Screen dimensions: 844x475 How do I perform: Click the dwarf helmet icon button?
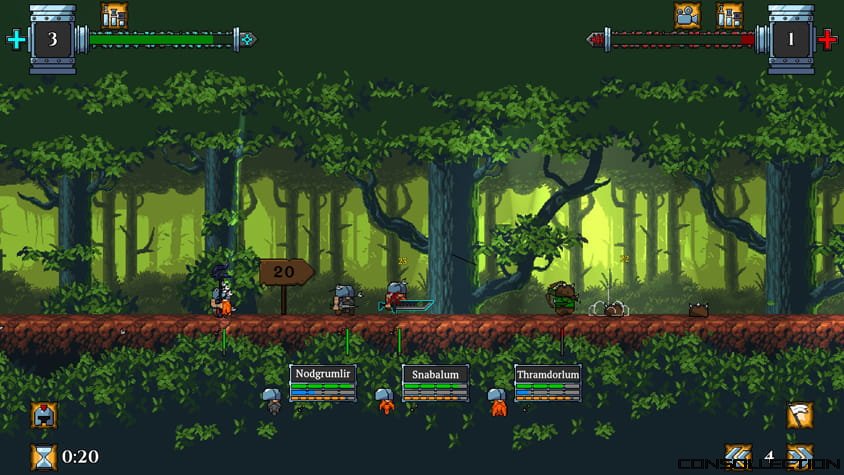[x=45, y=416]
